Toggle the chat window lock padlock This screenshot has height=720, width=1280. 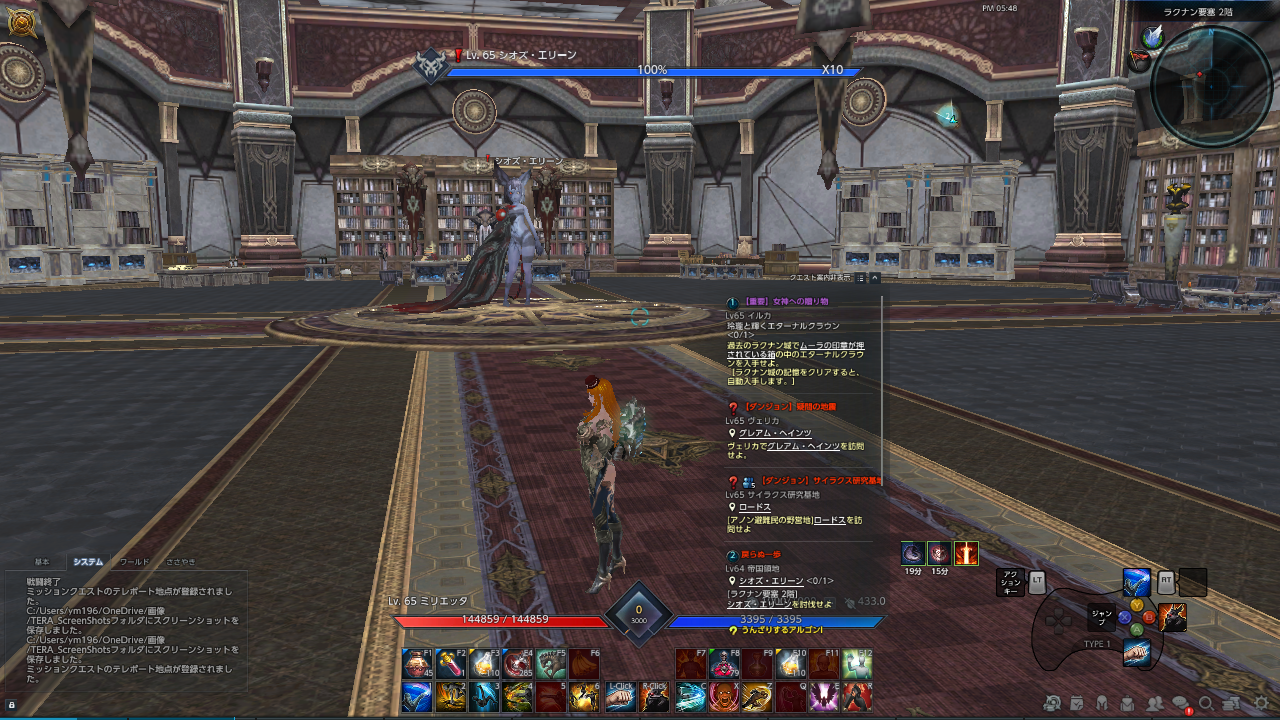pyautogui.click(x=10, y=705)
